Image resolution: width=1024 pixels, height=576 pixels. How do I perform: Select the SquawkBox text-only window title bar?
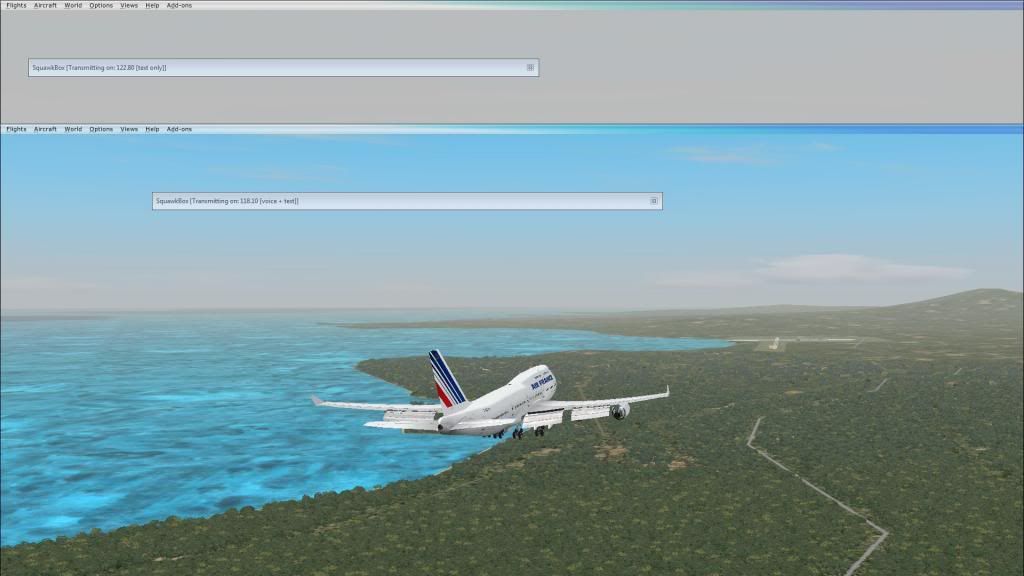click(x=280, y=68)
